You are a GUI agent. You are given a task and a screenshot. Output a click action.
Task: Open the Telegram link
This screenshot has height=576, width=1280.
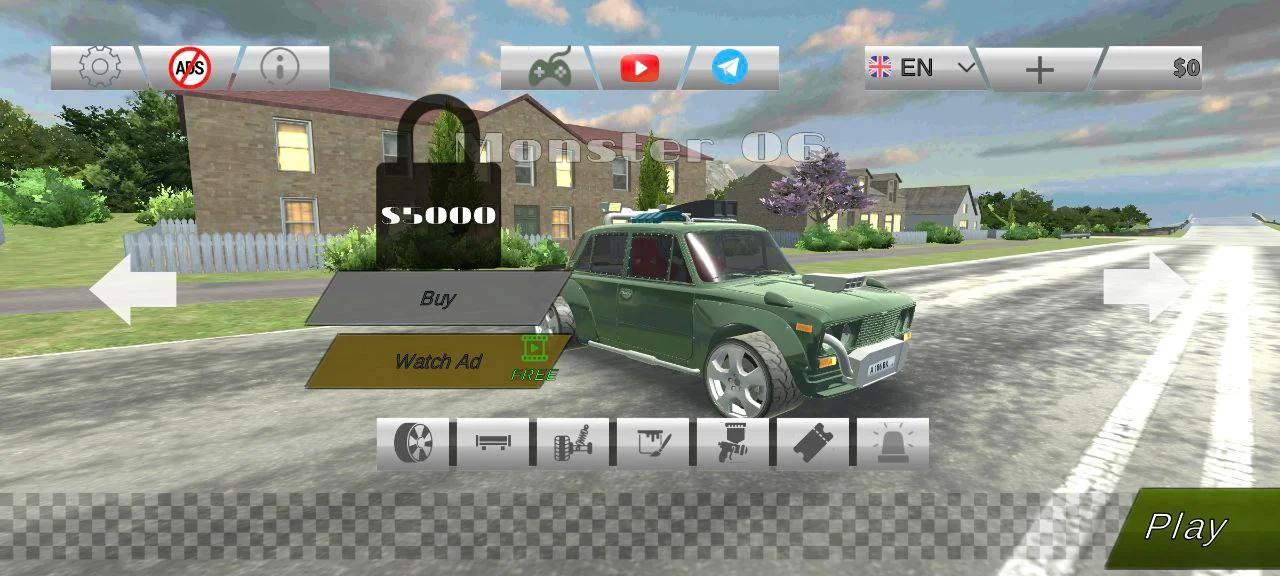coord(729,68)
